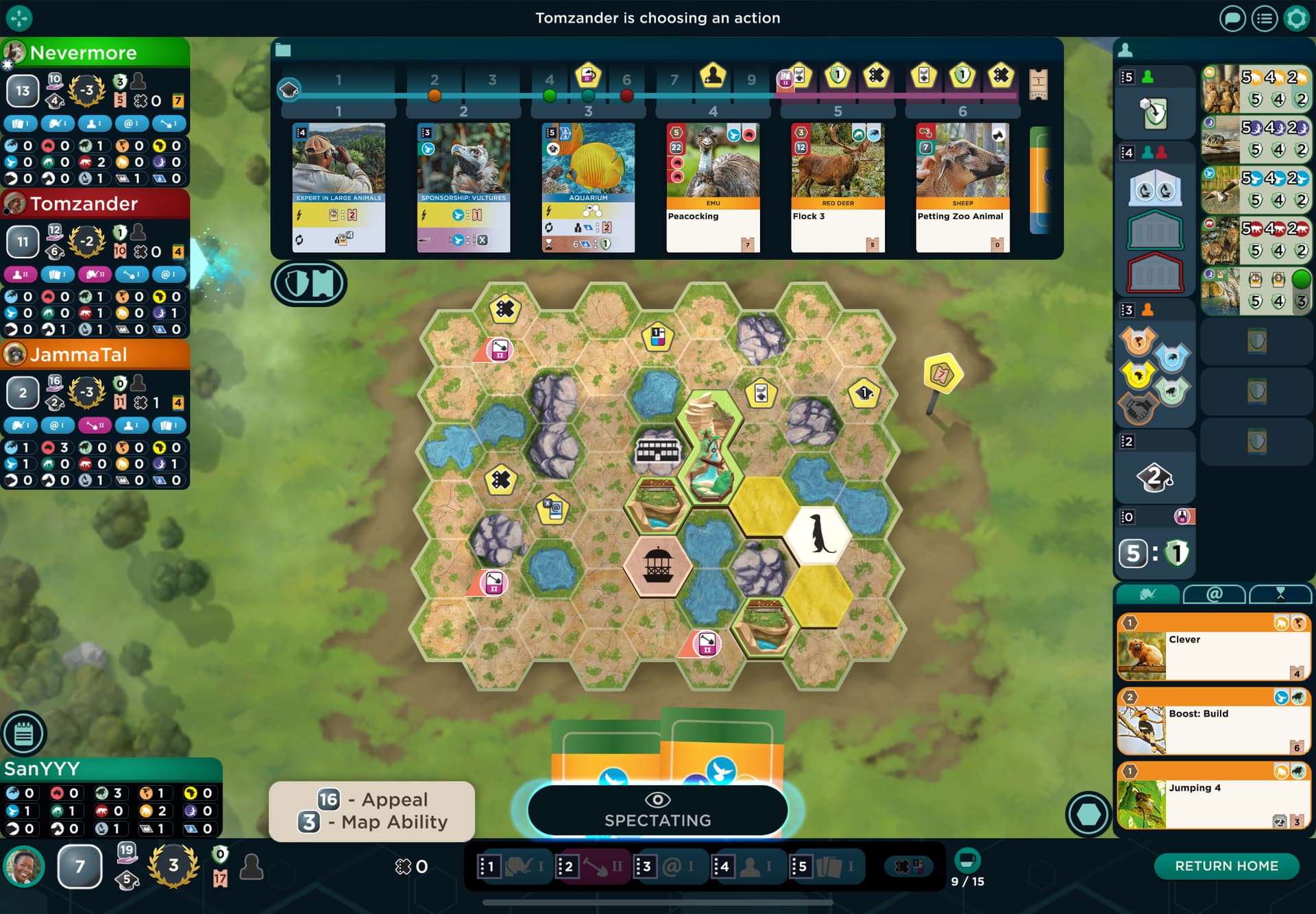This screenshot has height=914, width=1316.
Task: Open the notepad icon above SanYYY
Action: click(24, 734)
